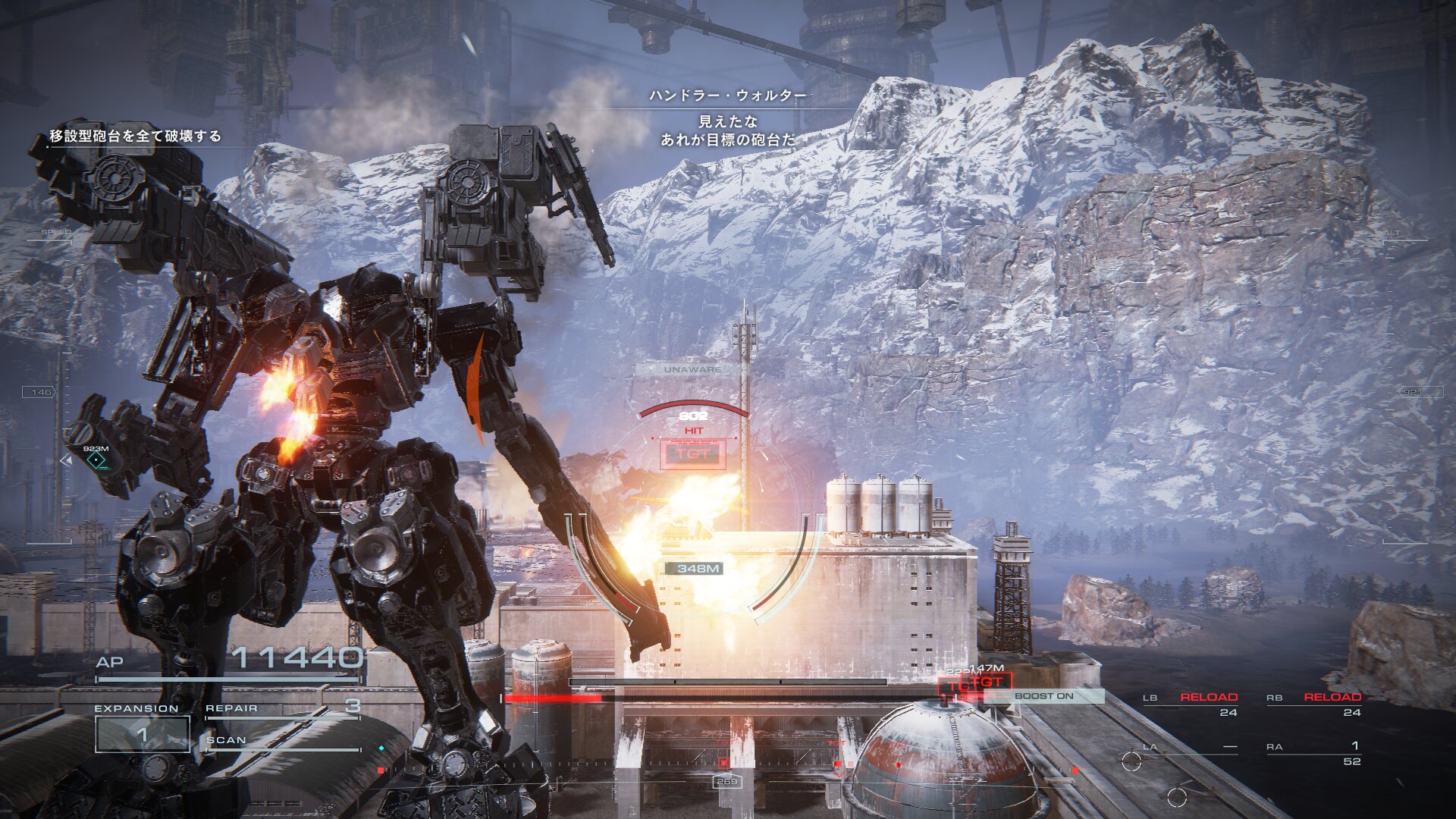Screen dimensions: 1456x819
Task: Select the LB shoulder weapon slot
Action: click(1191, 704)
